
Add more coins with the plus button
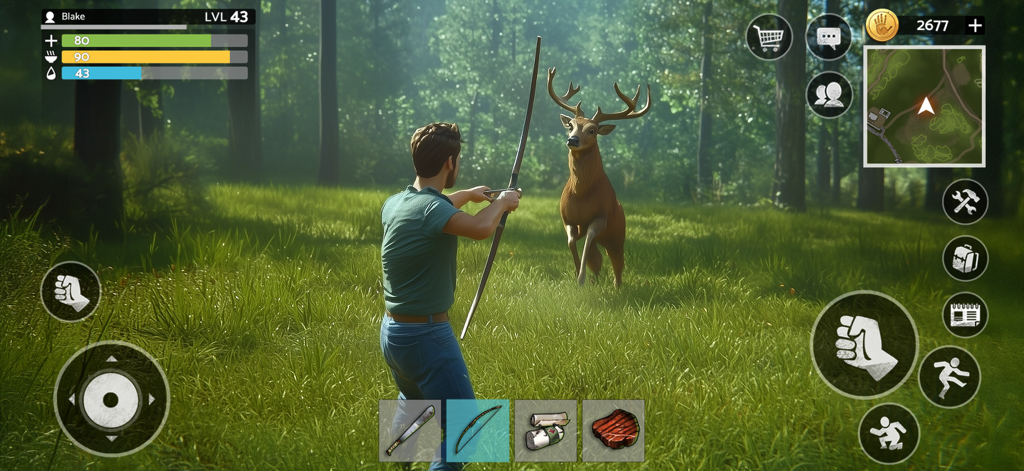975,25
